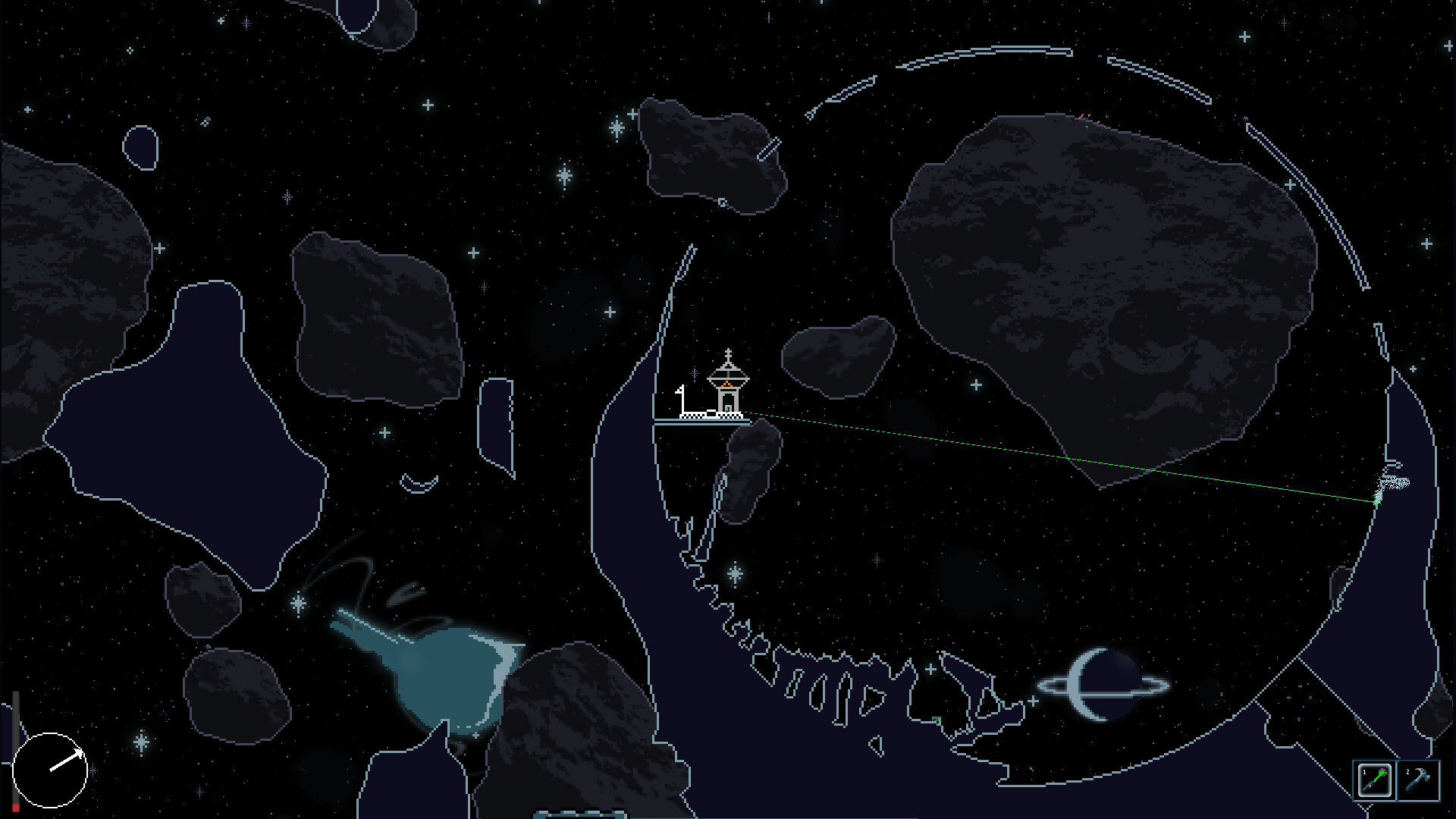
Task: Click the compass circle at bottom left
Action: click(x=49, y=770)
